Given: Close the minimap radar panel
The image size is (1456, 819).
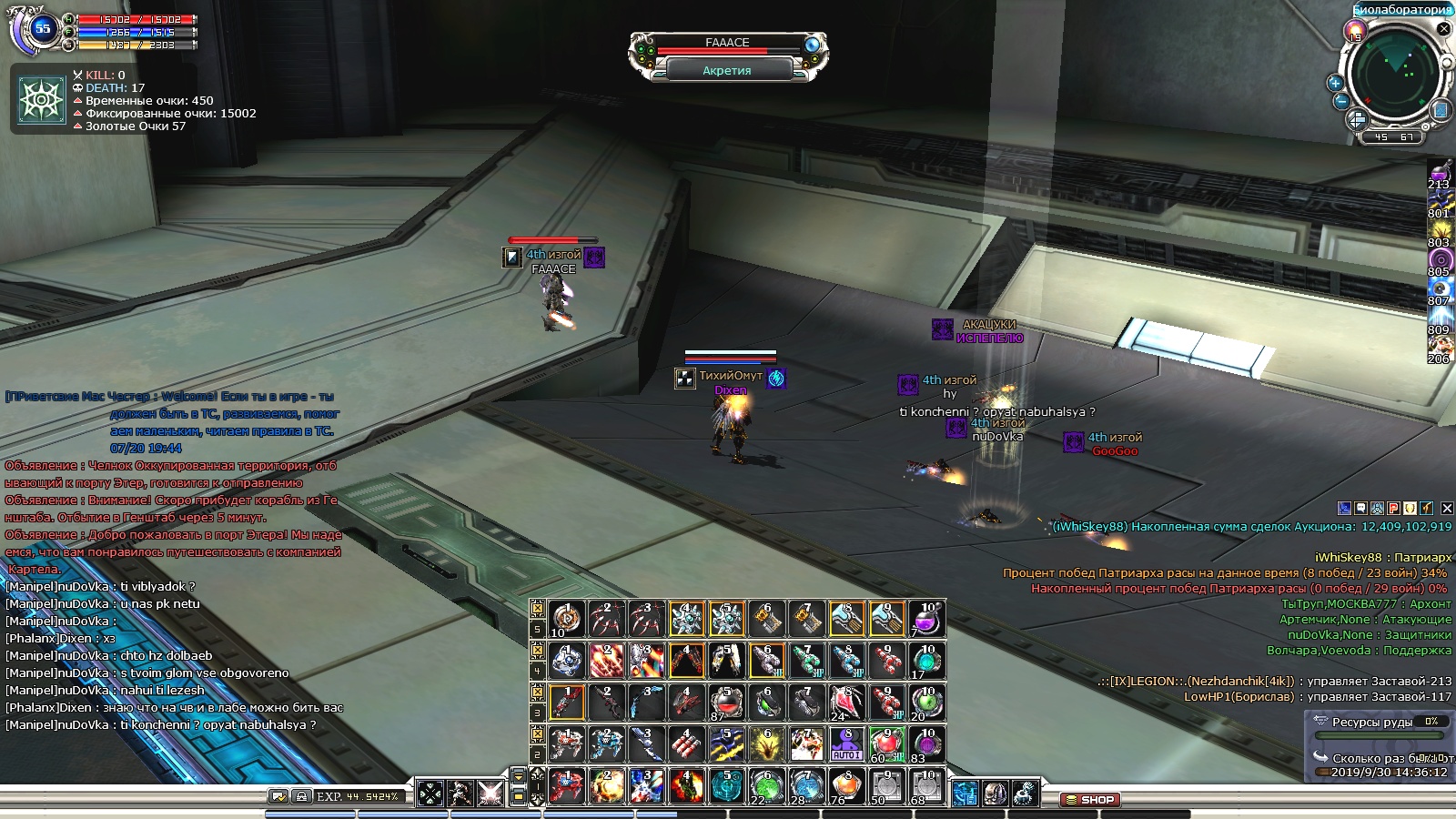Looking at the screenshot, I should point(1443,29).
